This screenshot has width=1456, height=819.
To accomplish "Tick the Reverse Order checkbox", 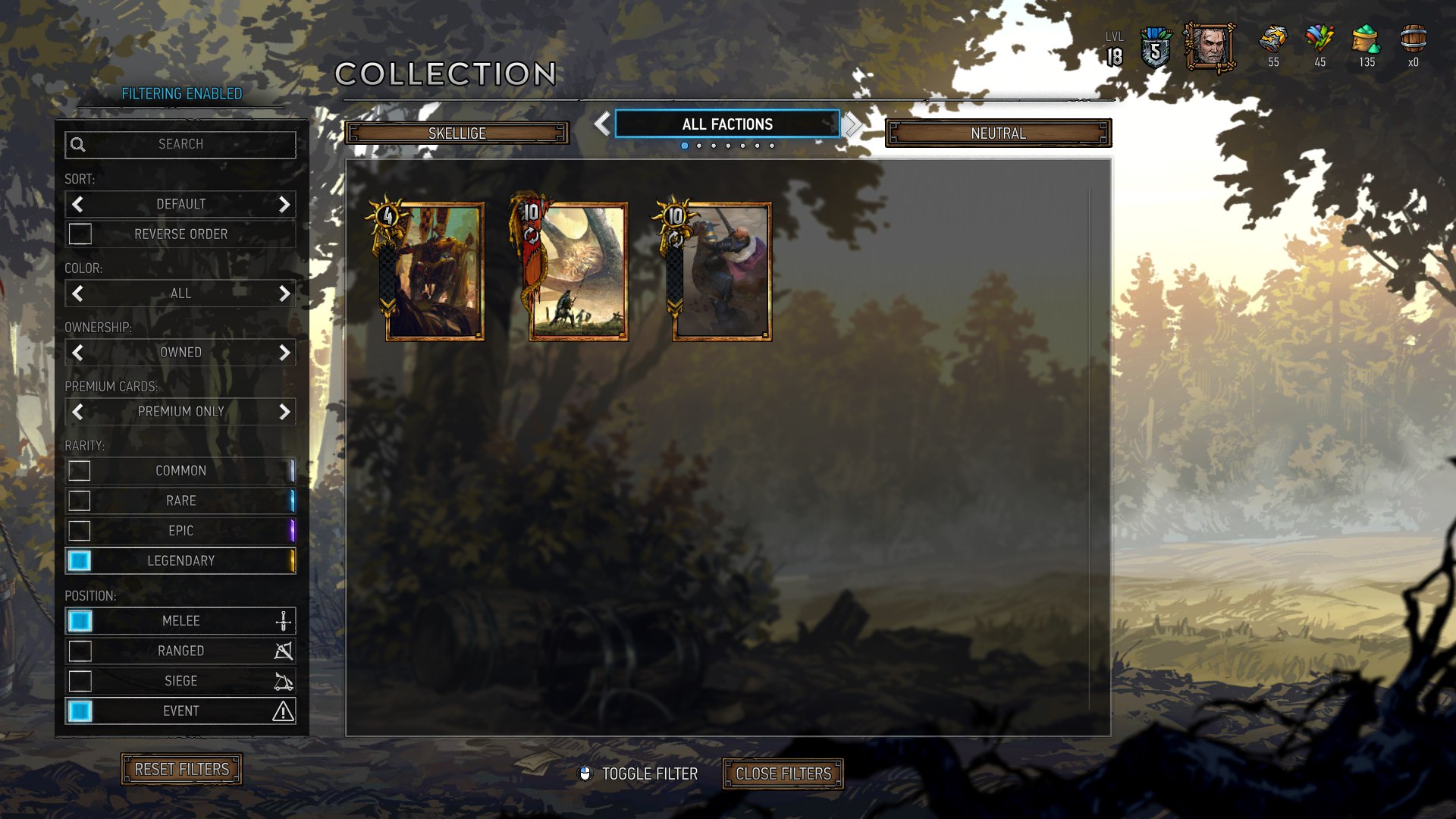I will [80, 234].
